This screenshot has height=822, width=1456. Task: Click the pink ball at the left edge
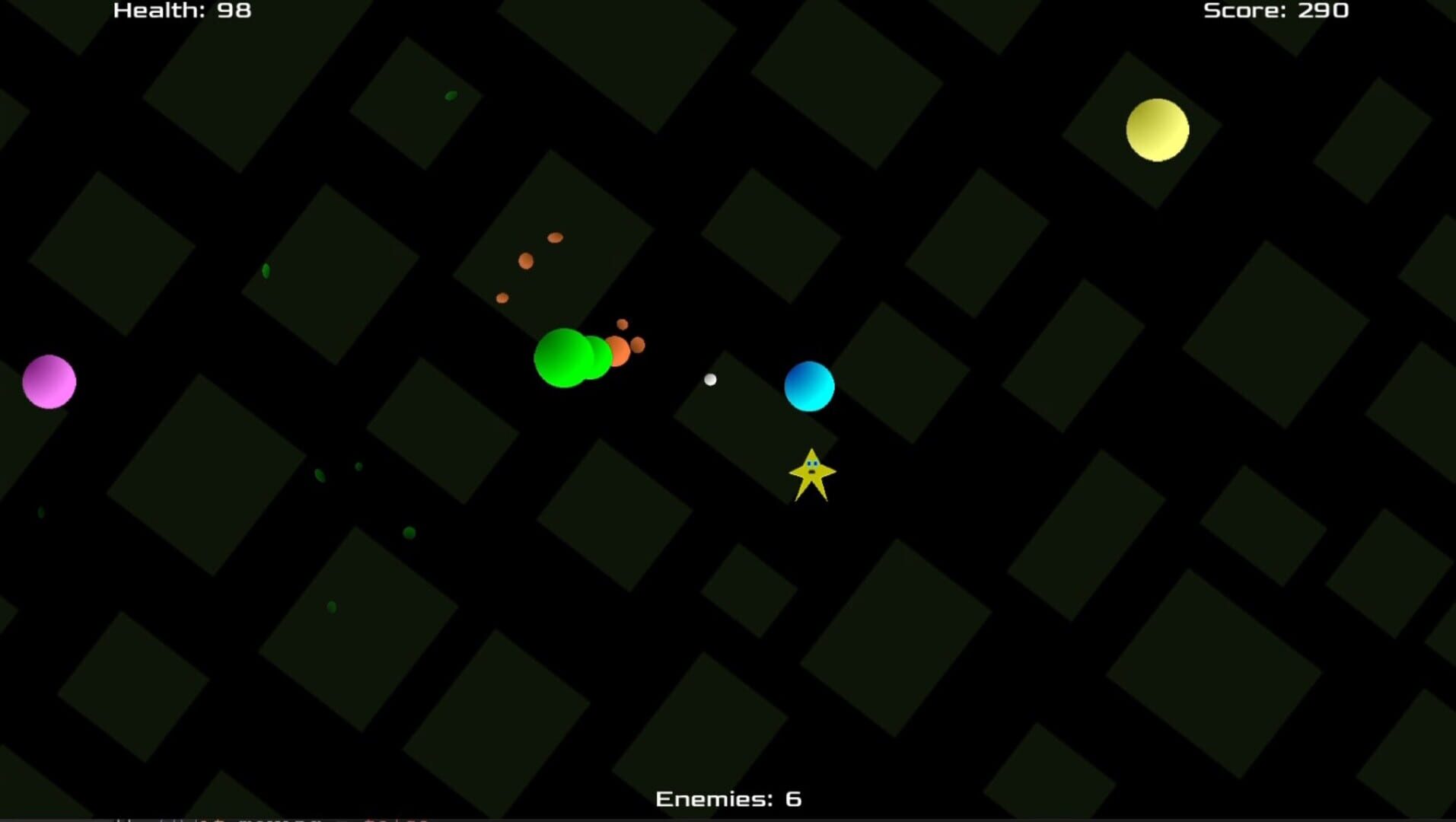pyautogui.click(x=48, y=382)
